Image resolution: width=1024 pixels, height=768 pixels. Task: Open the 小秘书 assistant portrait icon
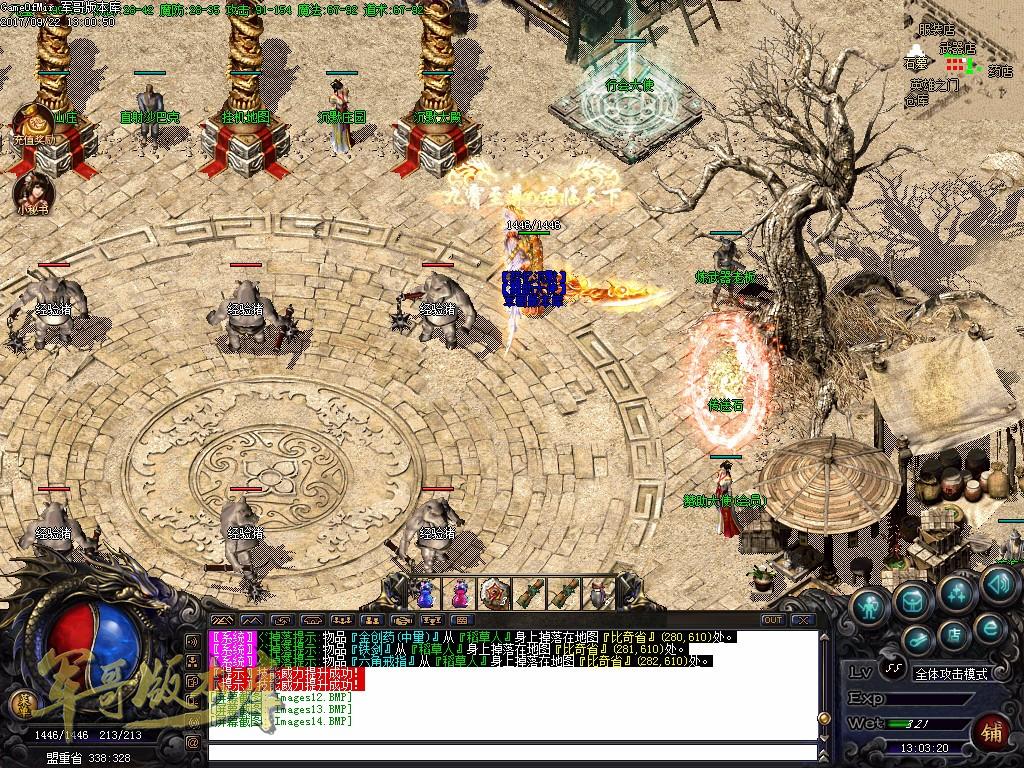click(x=31, y=190)
